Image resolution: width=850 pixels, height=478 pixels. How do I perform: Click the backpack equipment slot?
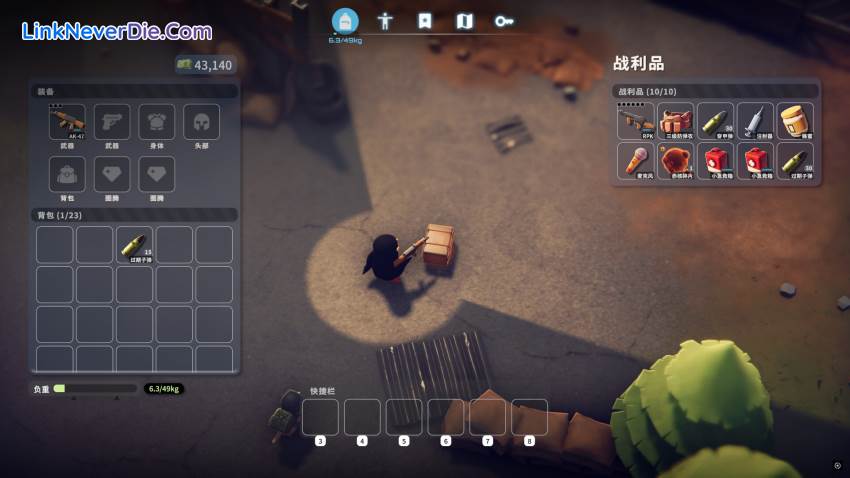68,175
